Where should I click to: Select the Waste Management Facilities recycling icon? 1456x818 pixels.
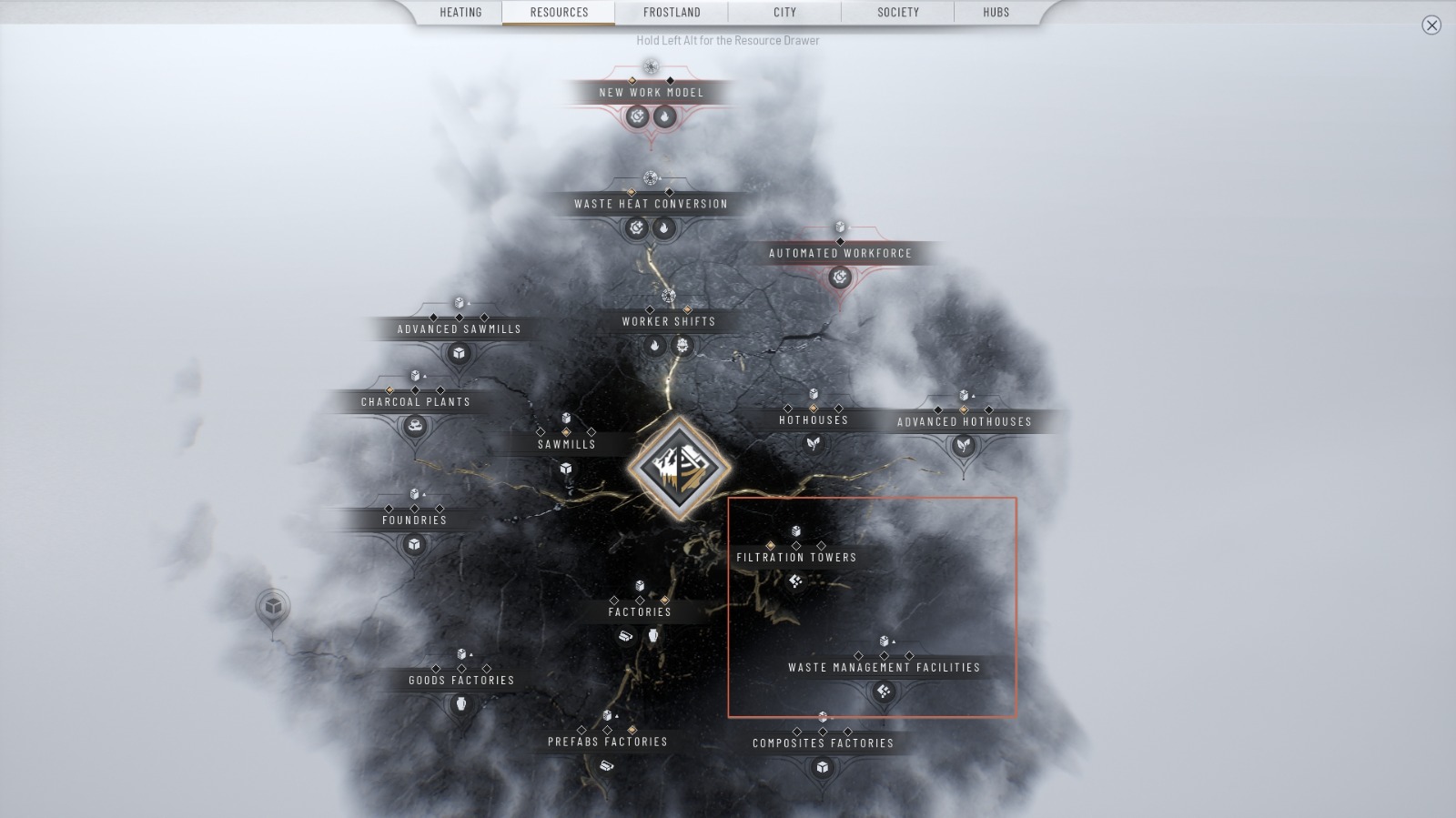883,692
